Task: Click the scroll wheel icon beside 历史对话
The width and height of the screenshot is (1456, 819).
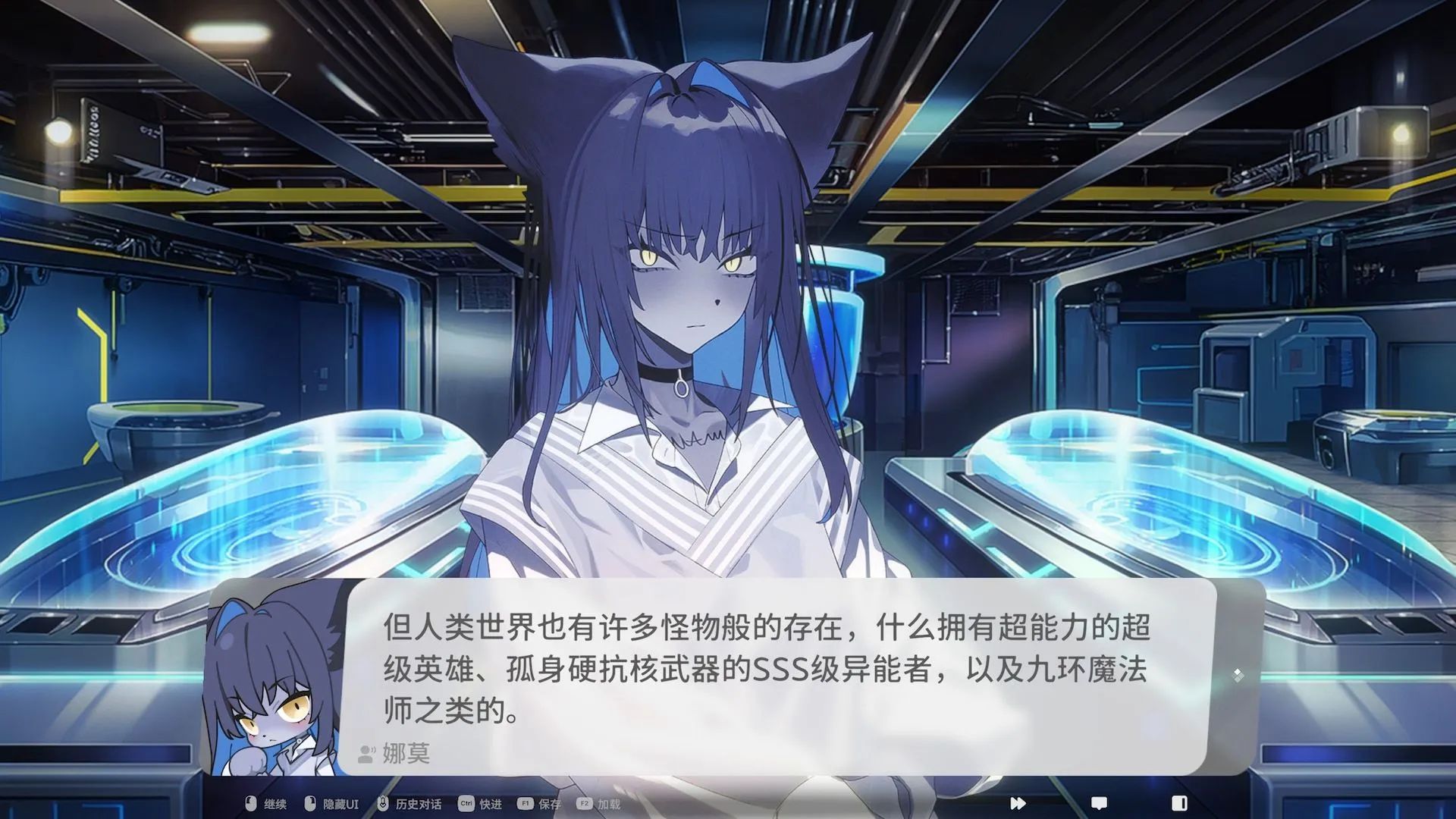Action: click(383, 805)
